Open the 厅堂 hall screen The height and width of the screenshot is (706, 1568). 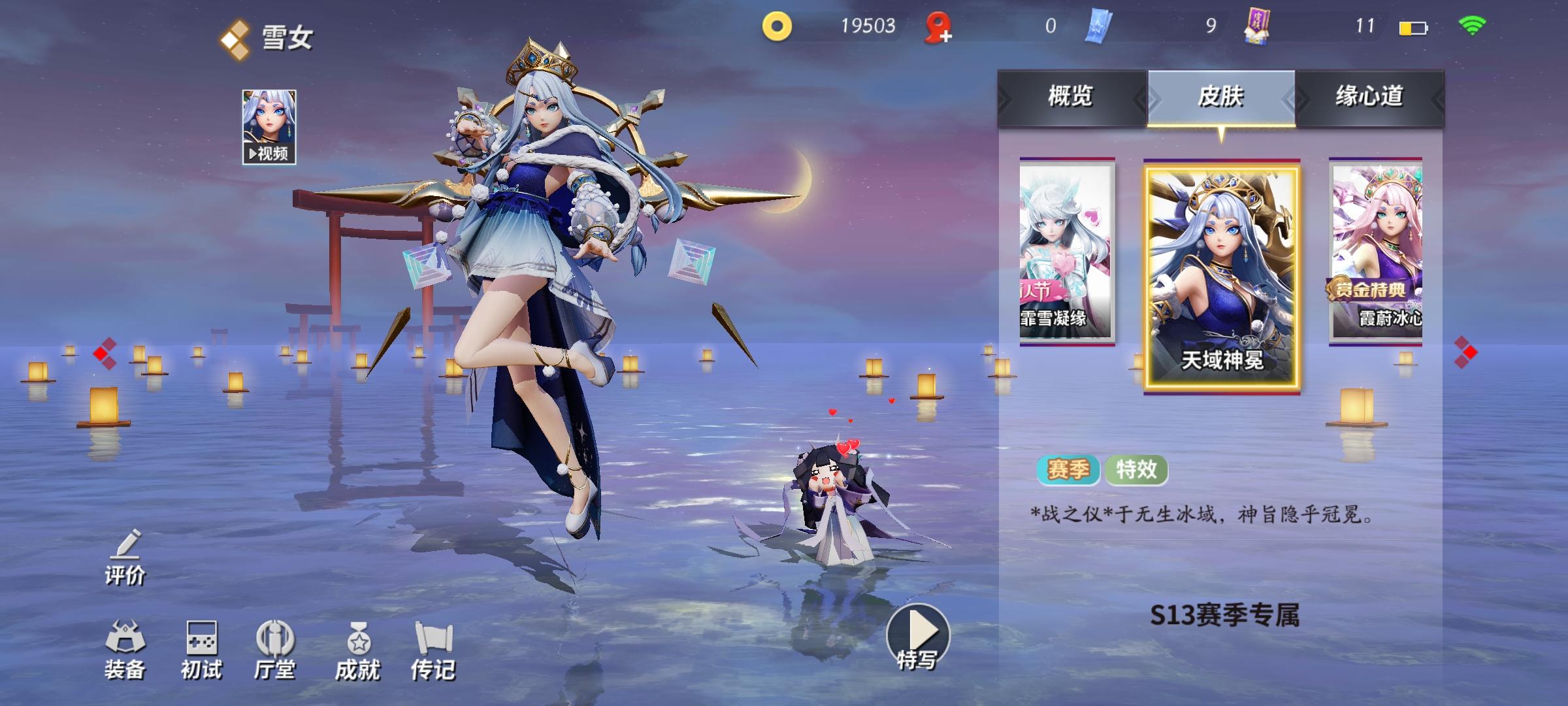276,650
